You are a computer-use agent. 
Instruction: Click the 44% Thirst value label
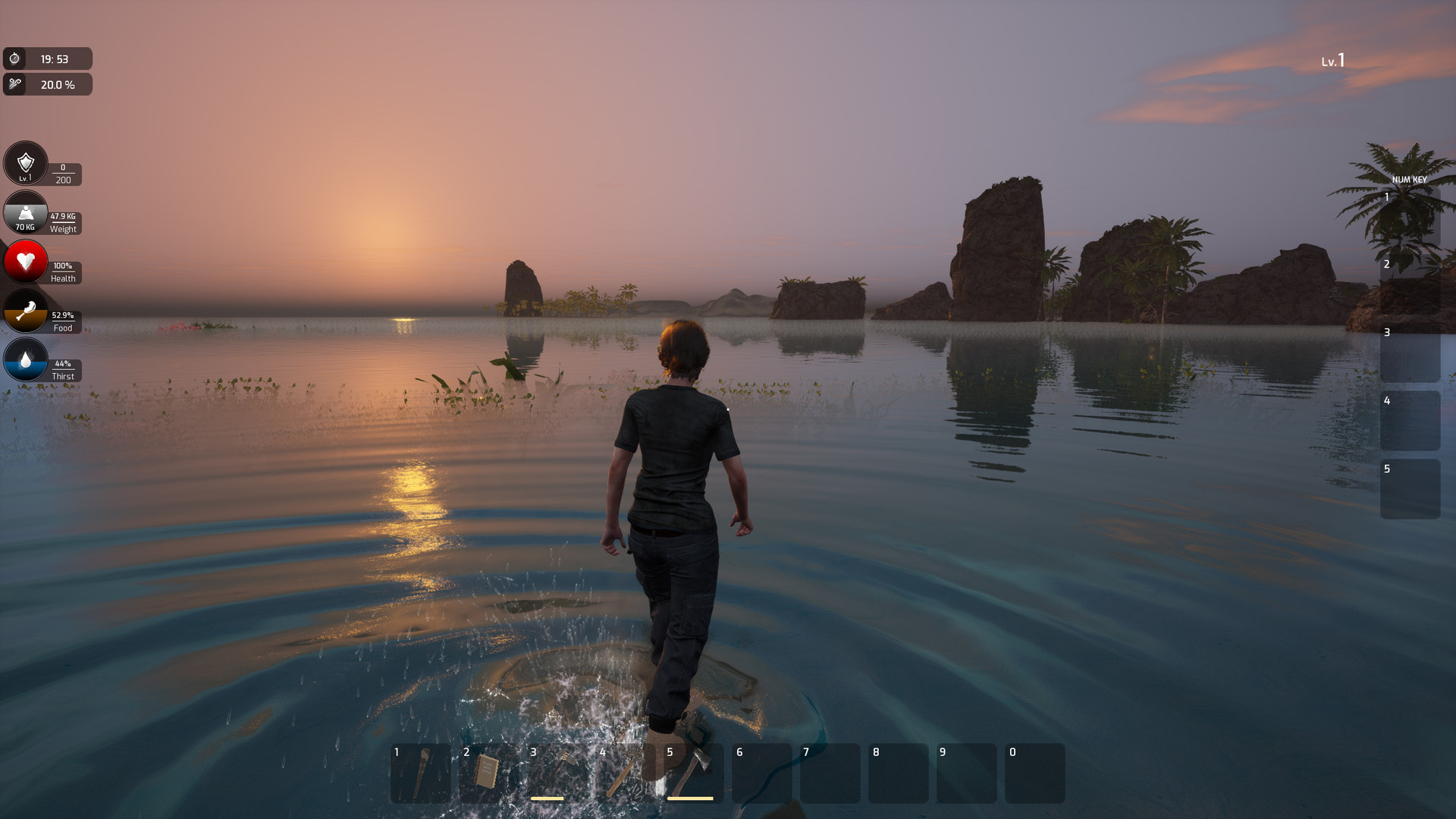(x=62, y=362)
